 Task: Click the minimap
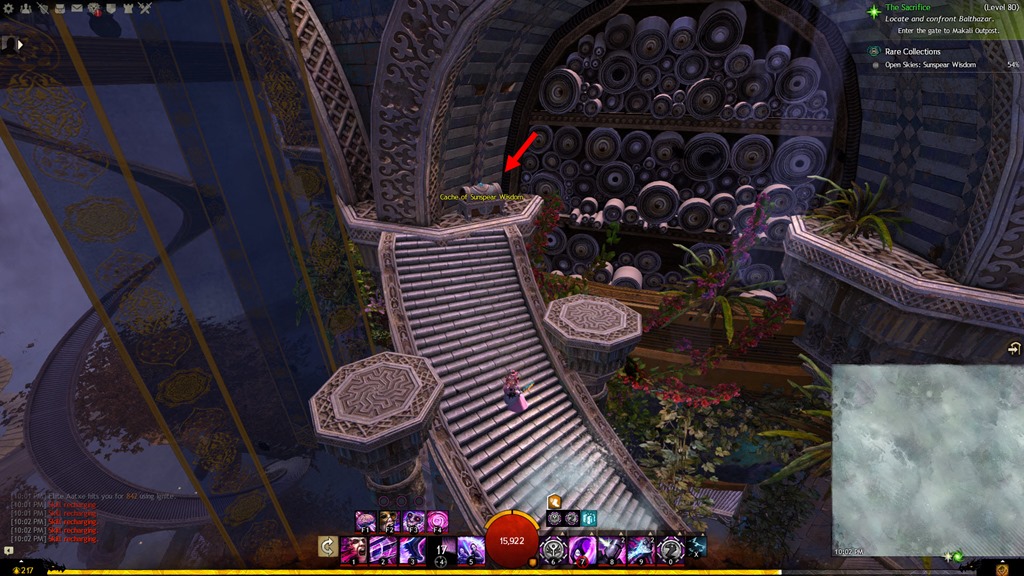pos(927,459)
